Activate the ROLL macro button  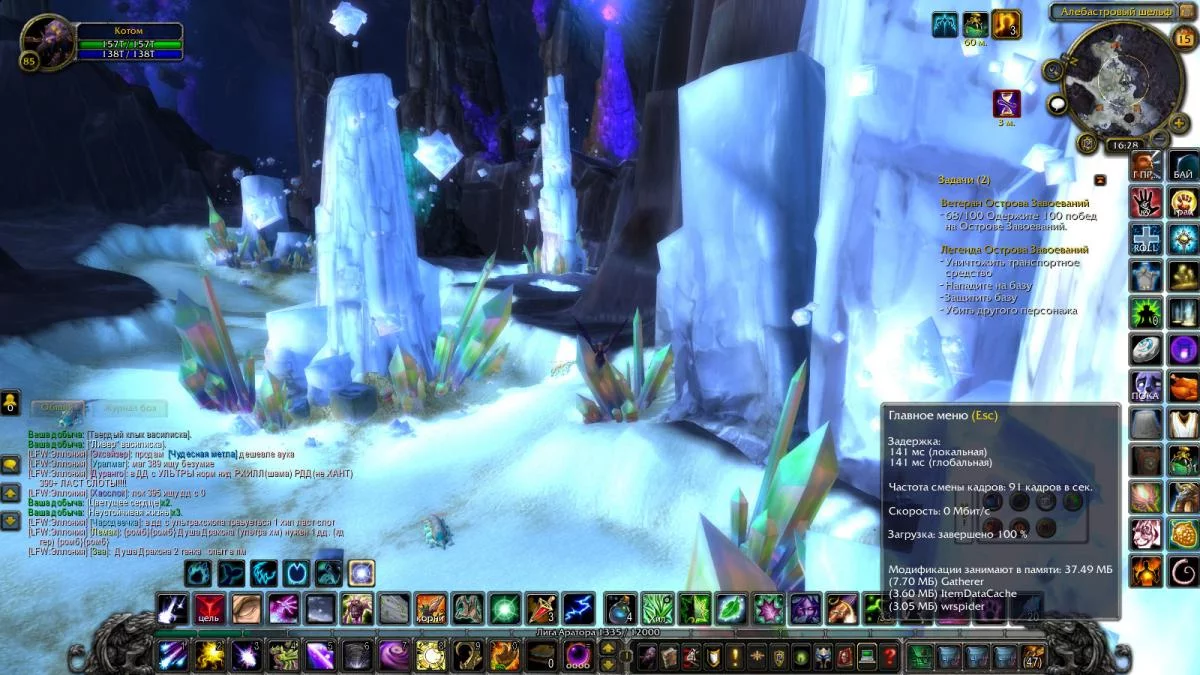pyautogui.click(x=1146, y=239)
